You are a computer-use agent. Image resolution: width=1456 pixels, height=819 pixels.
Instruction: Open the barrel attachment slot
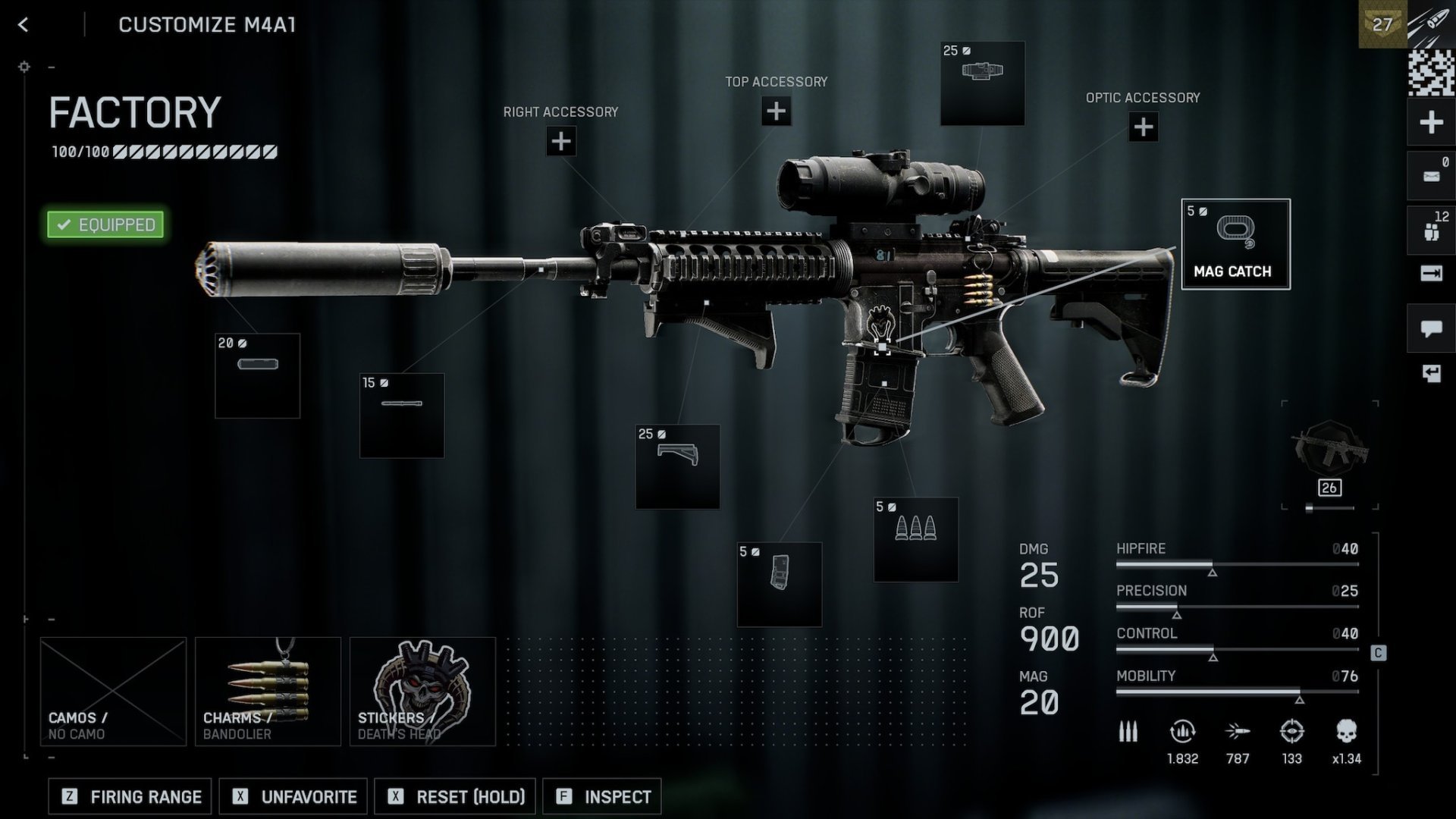point(401,415)
